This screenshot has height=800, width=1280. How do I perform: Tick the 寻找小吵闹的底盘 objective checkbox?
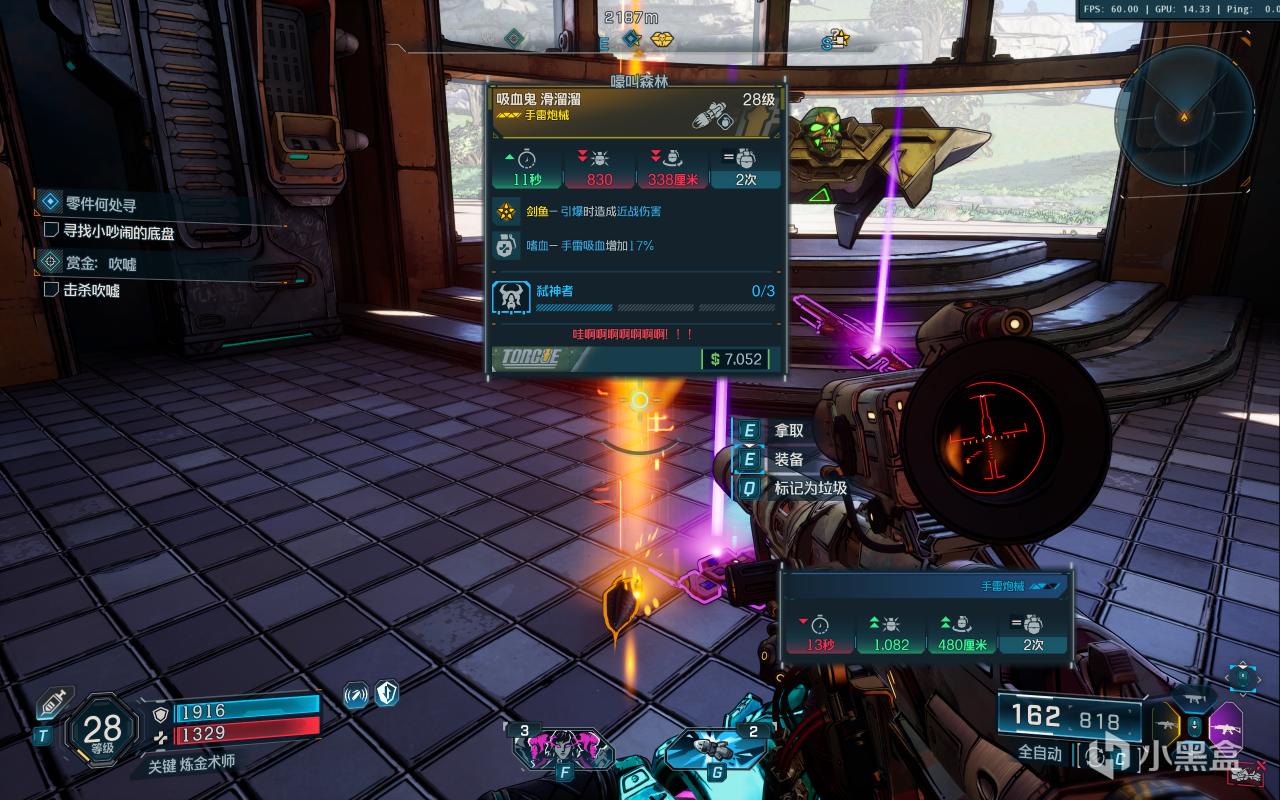(52, 230)
